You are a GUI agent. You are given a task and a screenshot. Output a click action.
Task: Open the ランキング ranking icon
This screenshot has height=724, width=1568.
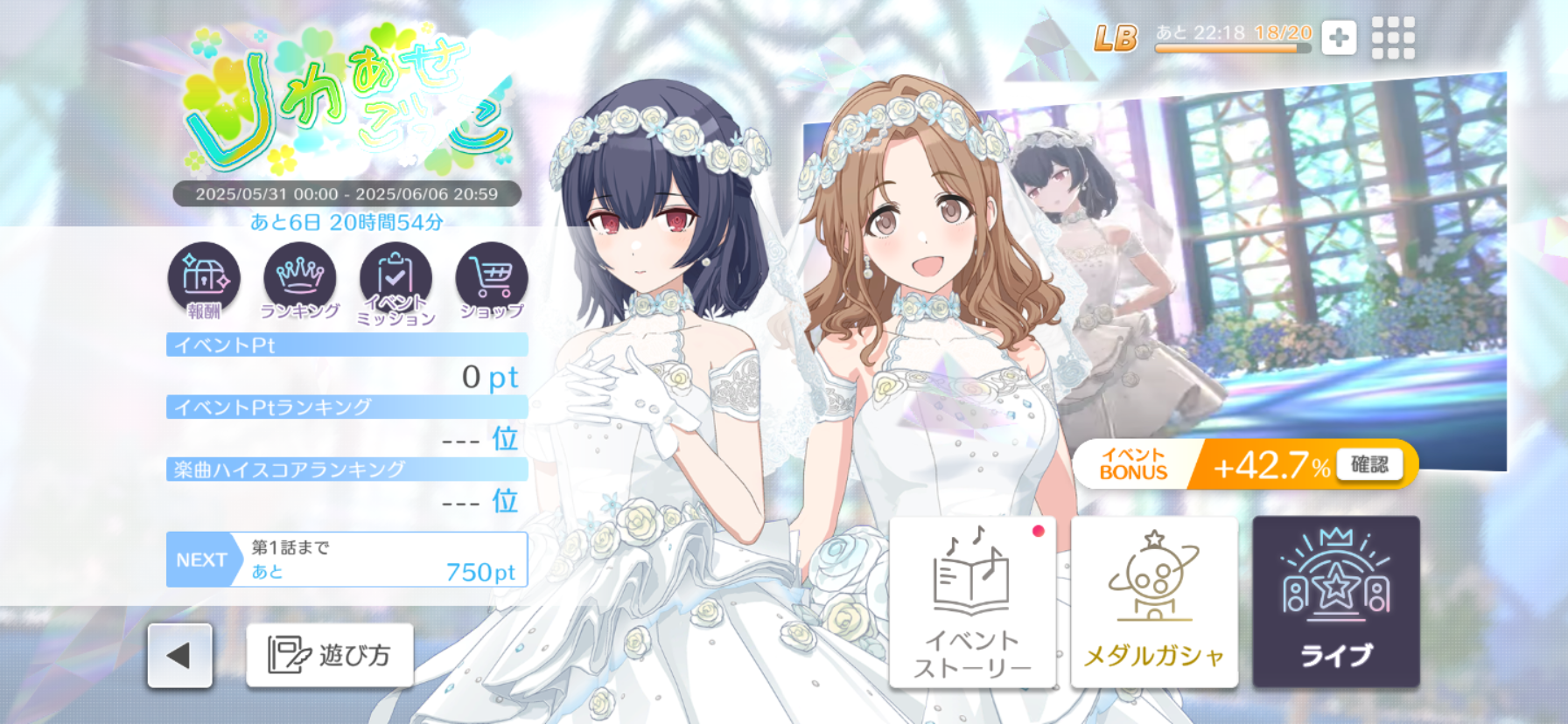tap(300, 280)
